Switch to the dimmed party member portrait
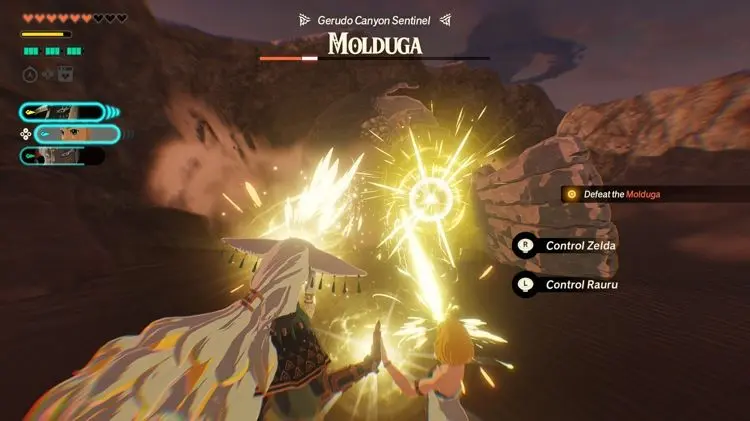This screenshot has height=421, width=750. 60,155
